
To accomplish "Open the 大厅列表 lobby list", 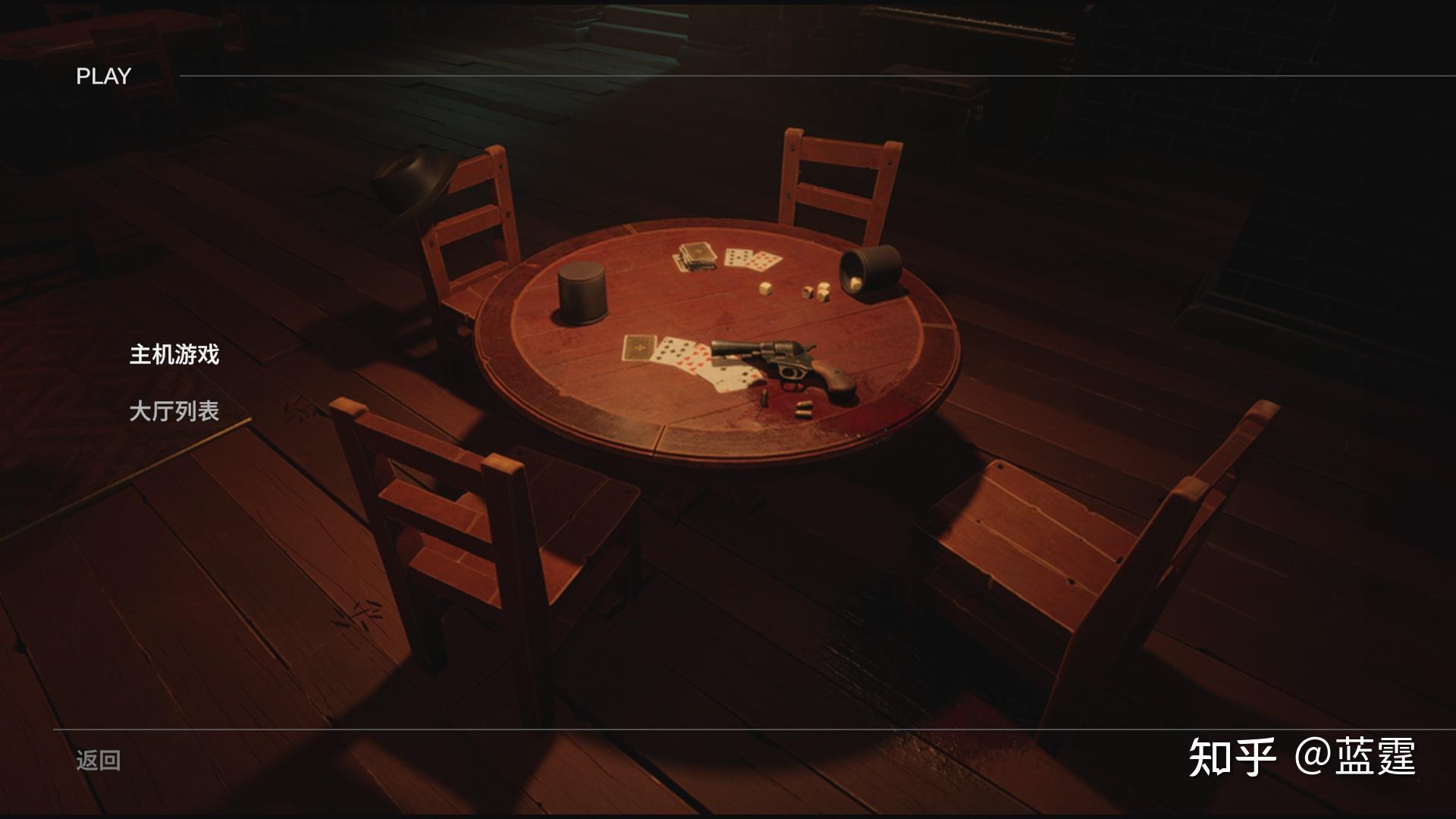I will tap(174, 412).
